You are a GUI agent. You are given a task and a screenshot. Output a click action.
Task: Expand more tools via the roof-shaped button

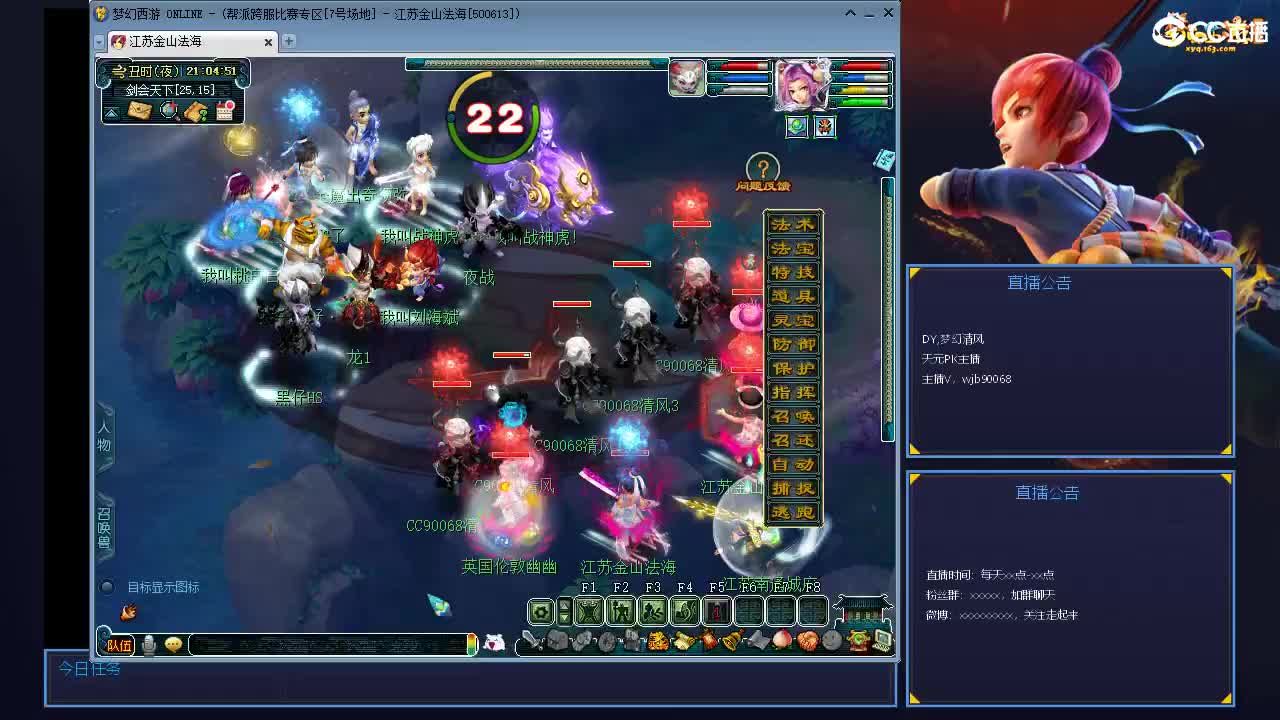coord(860,608)
